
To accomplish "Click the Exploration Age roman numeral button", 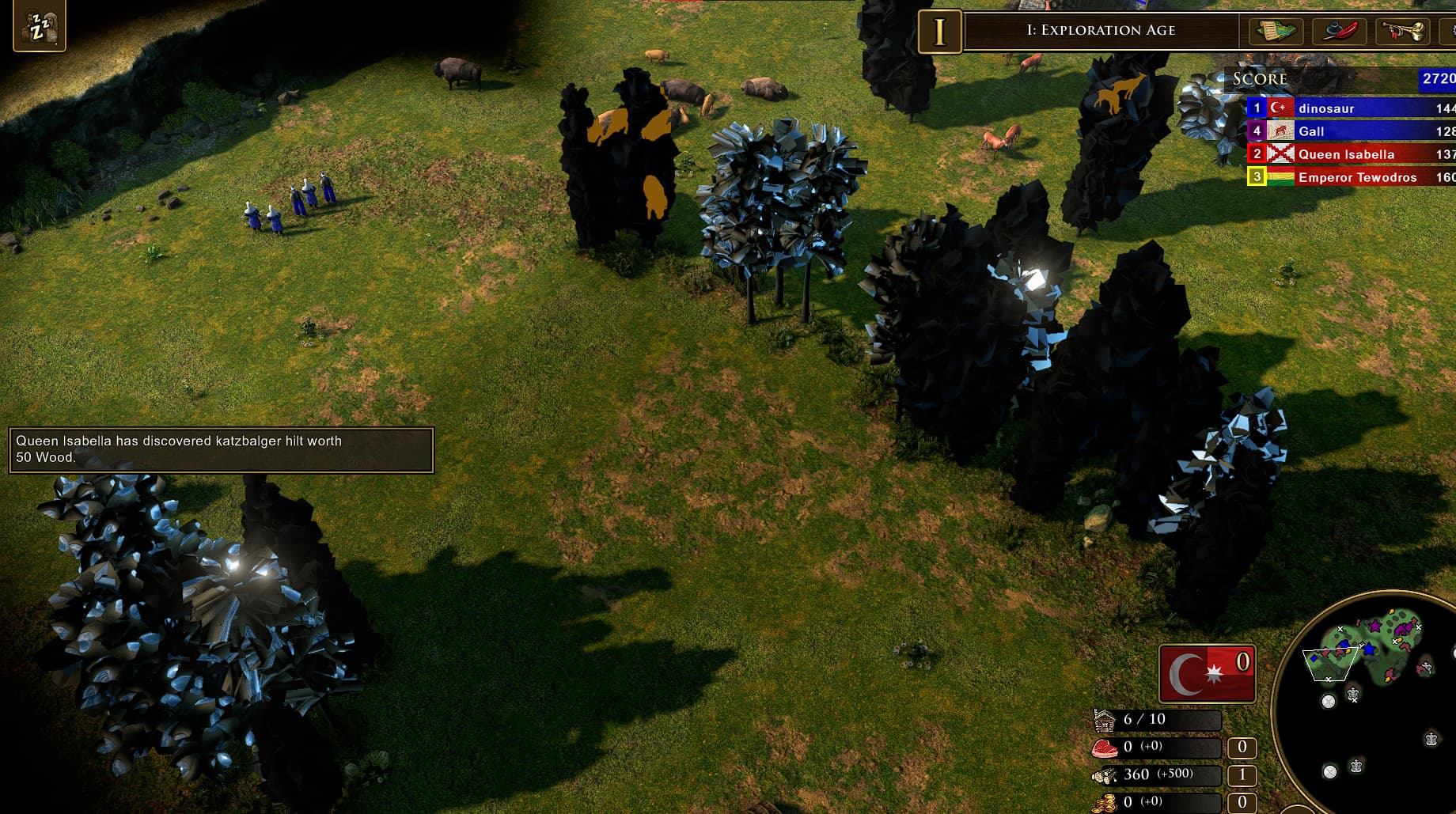I will 939,32.
